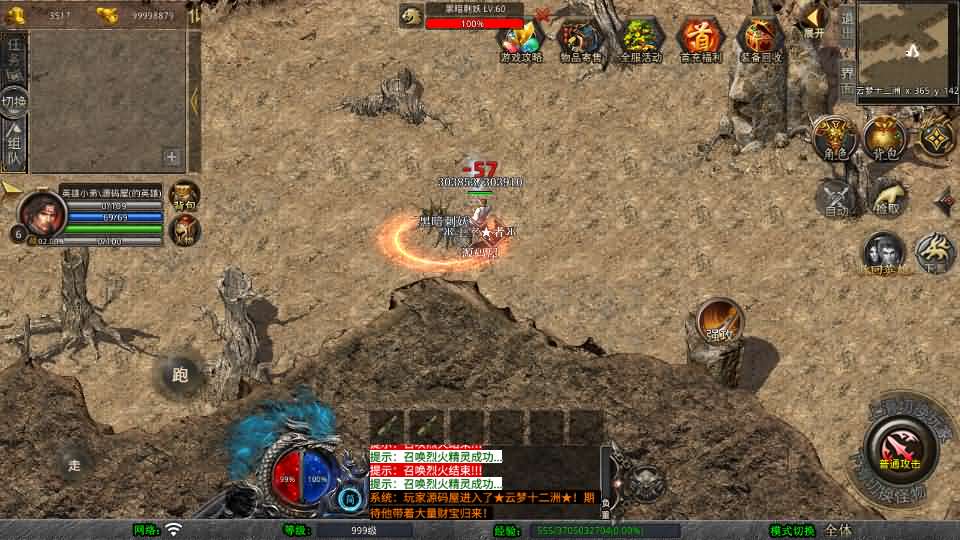Image resolution: width=960 pixels, height=540 pixels.
Task: Open the hero's 背包 bag button
Action: [x=185, y=194]
